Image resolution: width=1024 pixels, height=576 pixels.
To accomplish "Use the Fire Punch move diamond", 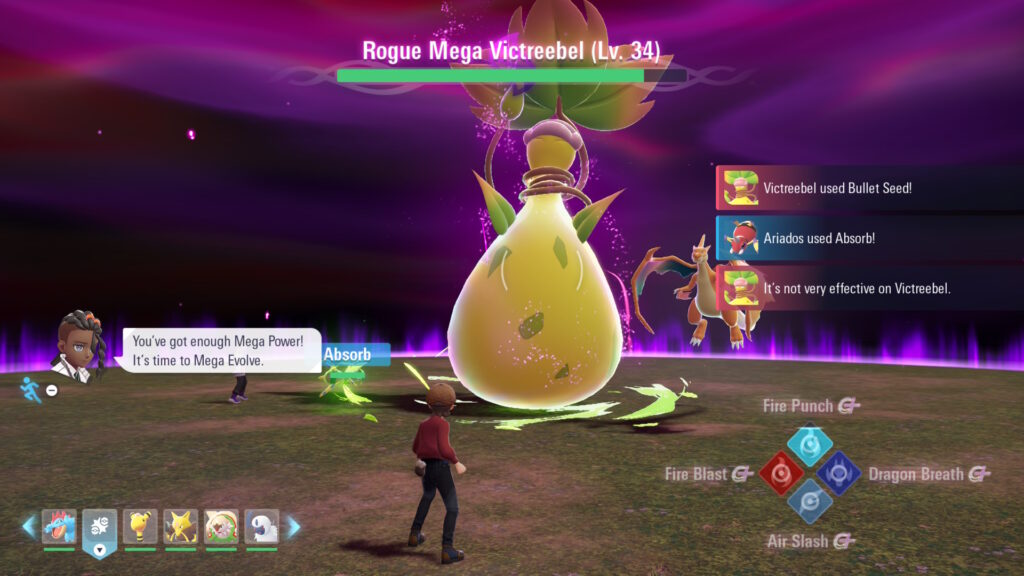I will (810, 444).
